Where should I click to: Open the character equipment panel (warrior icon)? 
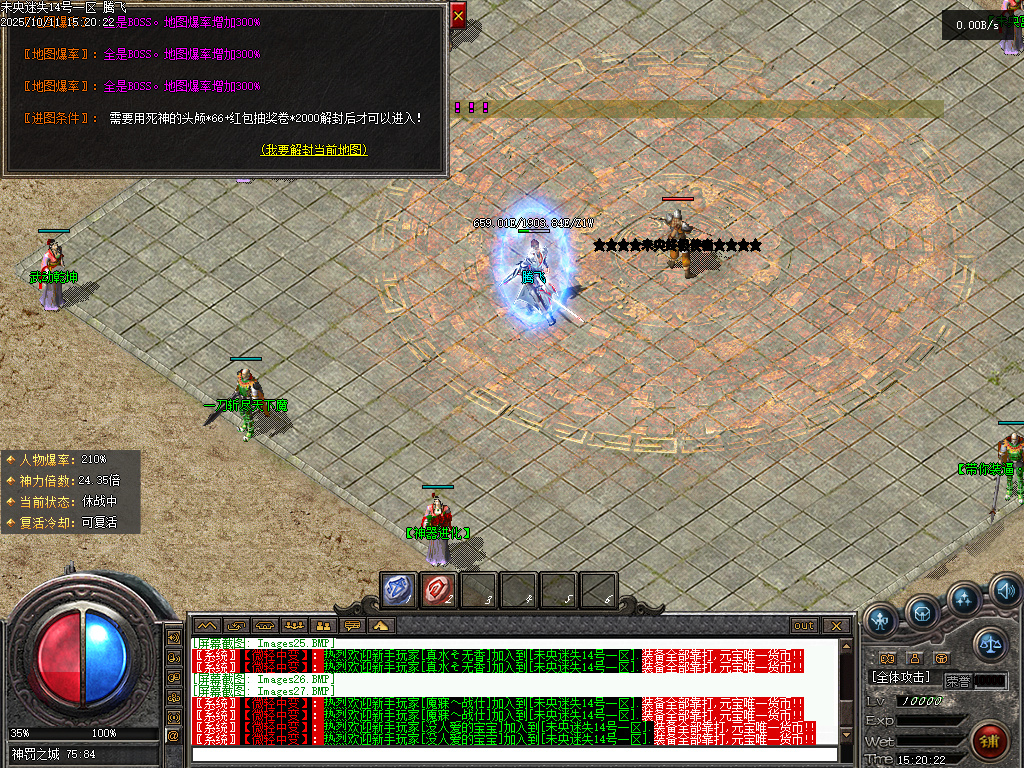881,619
